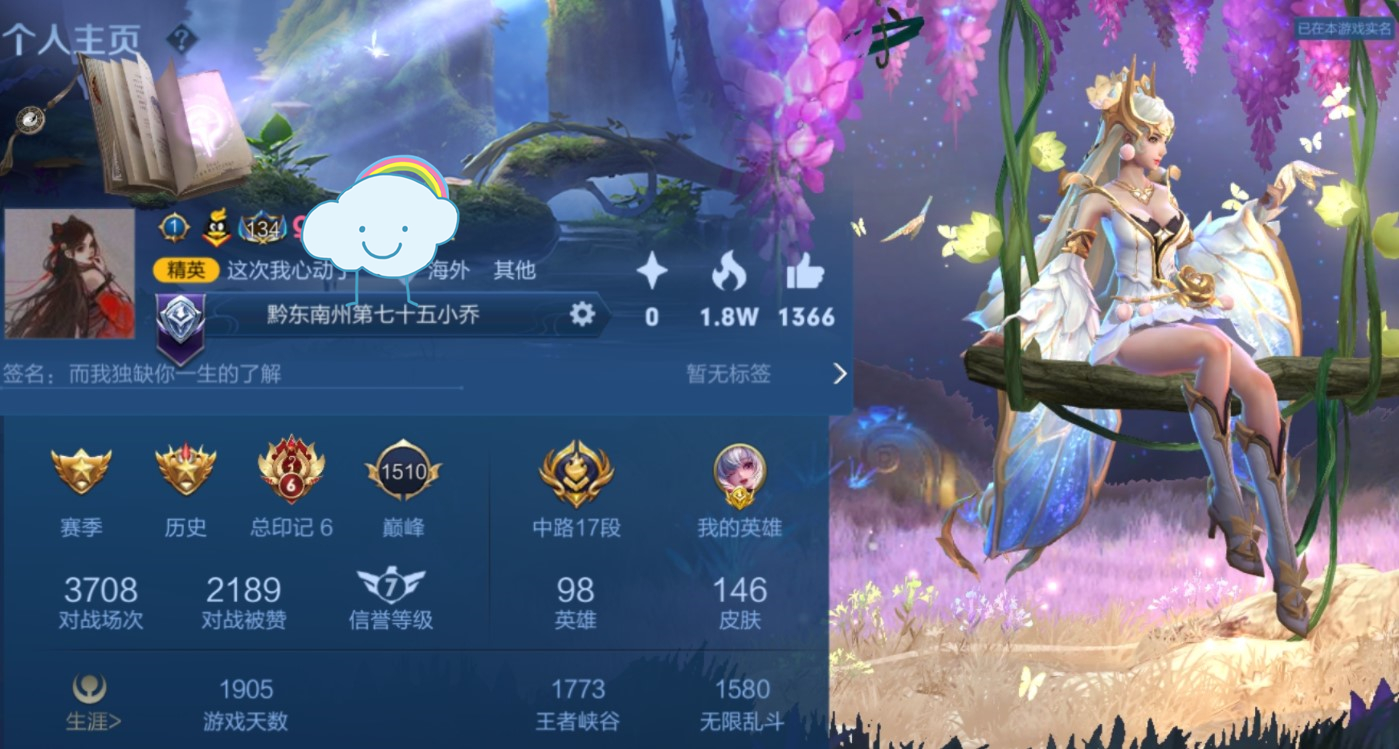
Task: Click the thumbs-up likes icon
Action: [805, 270]
